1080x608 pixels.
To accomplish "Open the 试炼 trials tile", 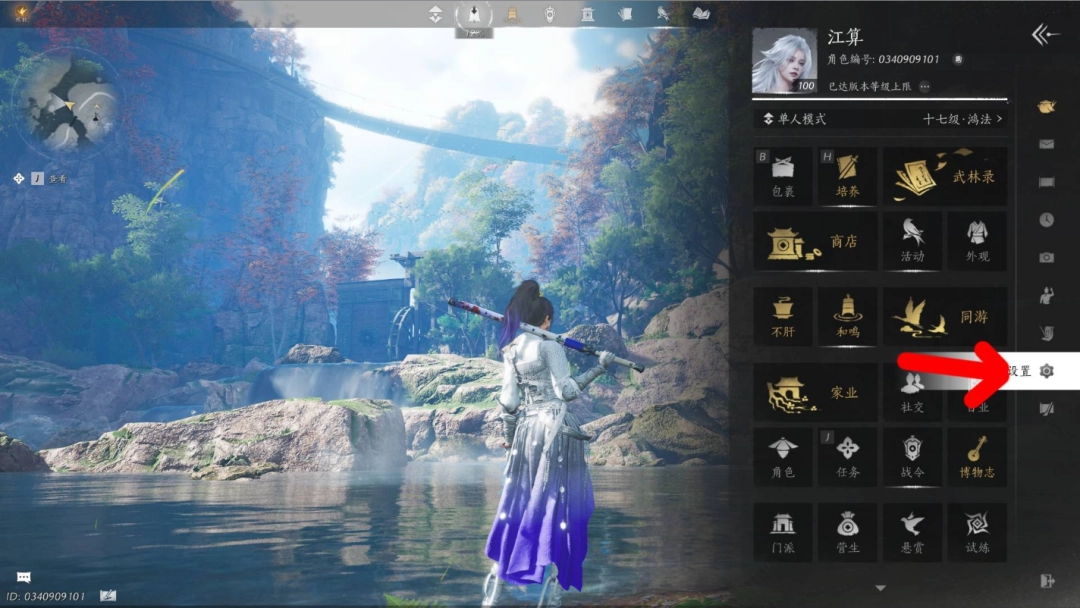I will coord(977,532).
